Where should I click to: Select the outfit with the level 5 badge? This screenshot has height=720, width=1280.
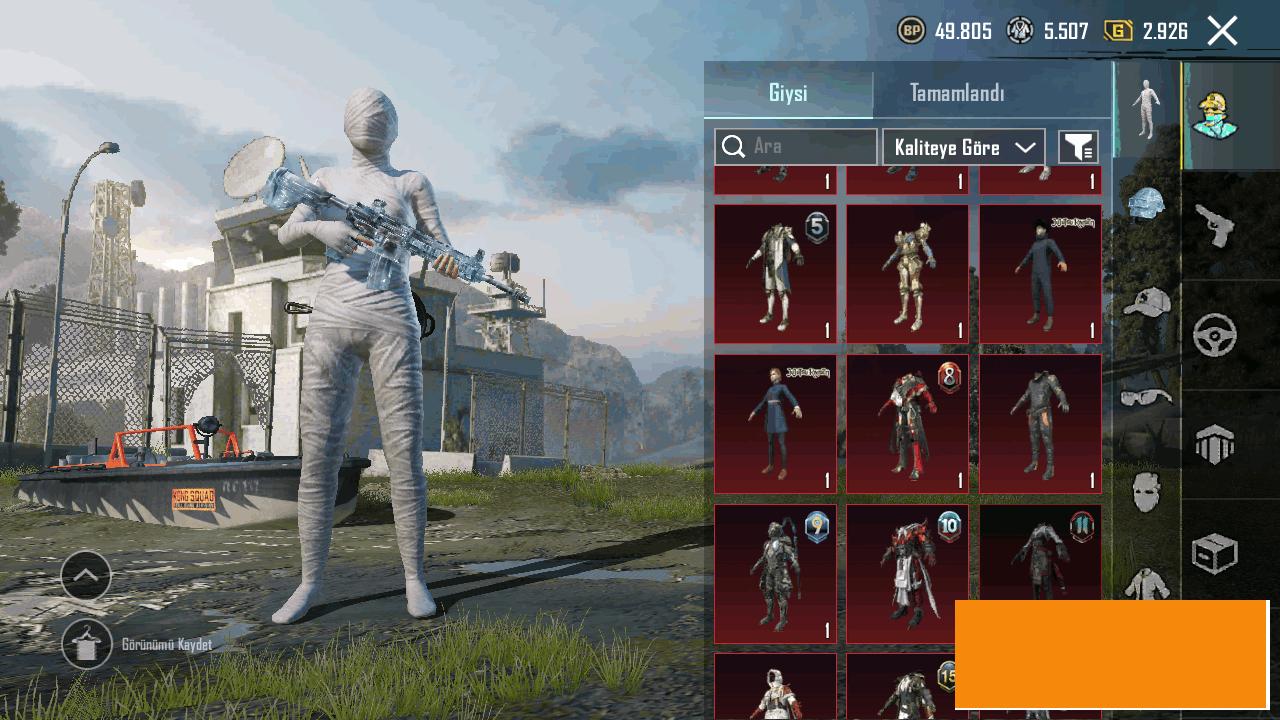(x=775, y=274)
